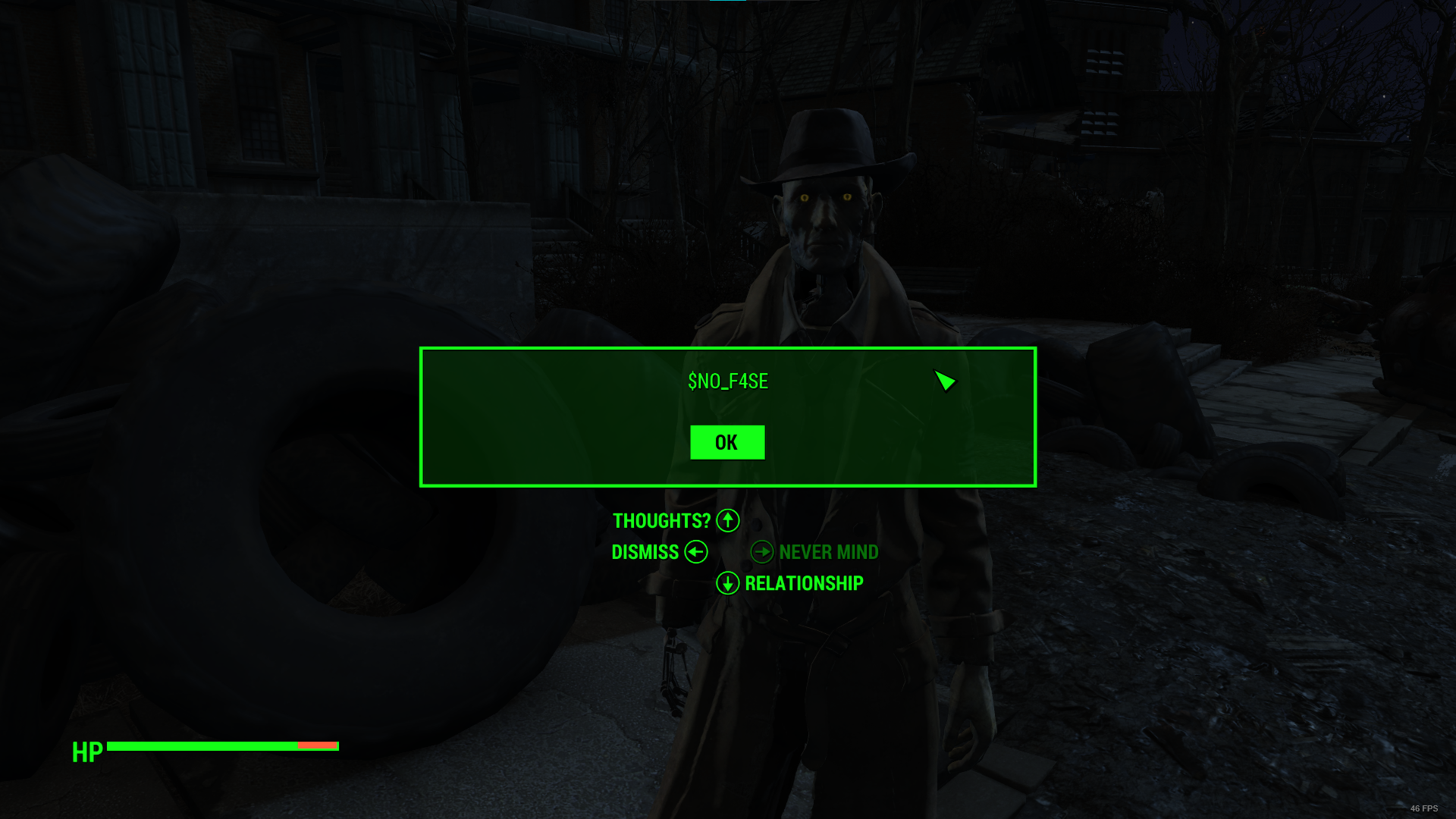Confirm the $NO_F4SE message with OK
1456x819 pixels.
click(x=726, y=442)
